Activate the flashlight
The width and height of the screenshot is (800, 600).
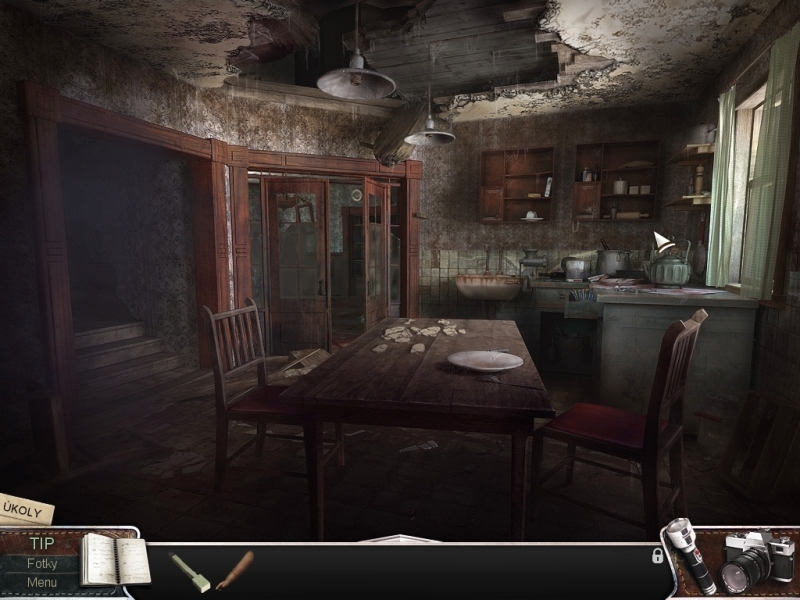click(690, 556)
